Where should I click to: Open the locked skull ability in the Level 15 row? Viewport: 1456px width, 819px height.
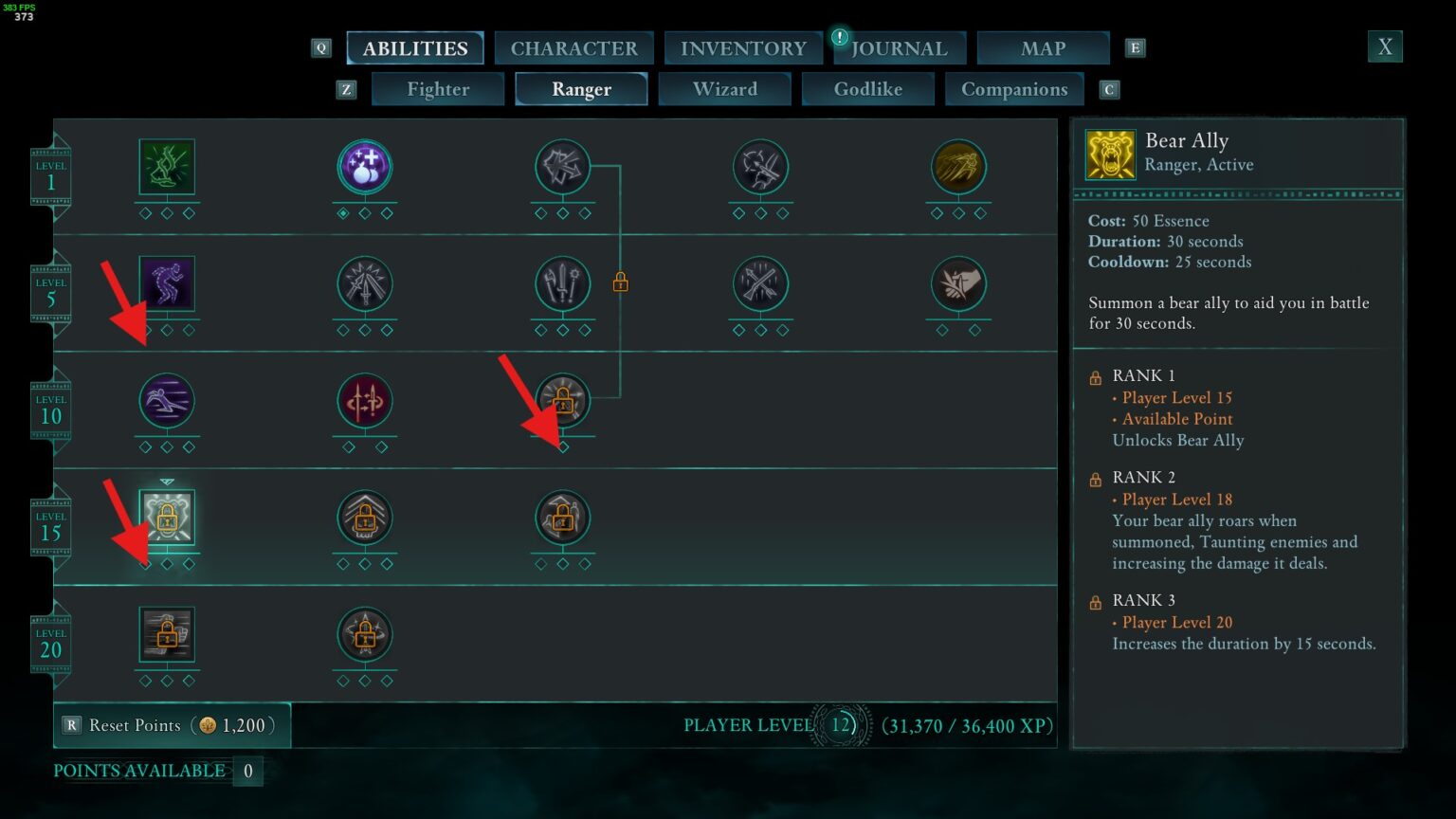pos(365,519)
